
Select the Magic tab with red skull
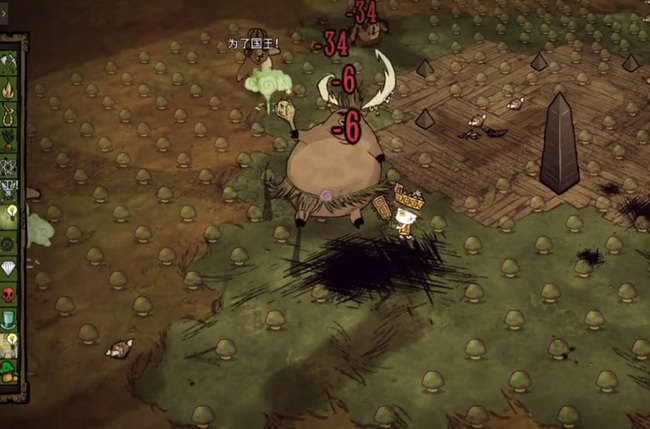point(10,294)
